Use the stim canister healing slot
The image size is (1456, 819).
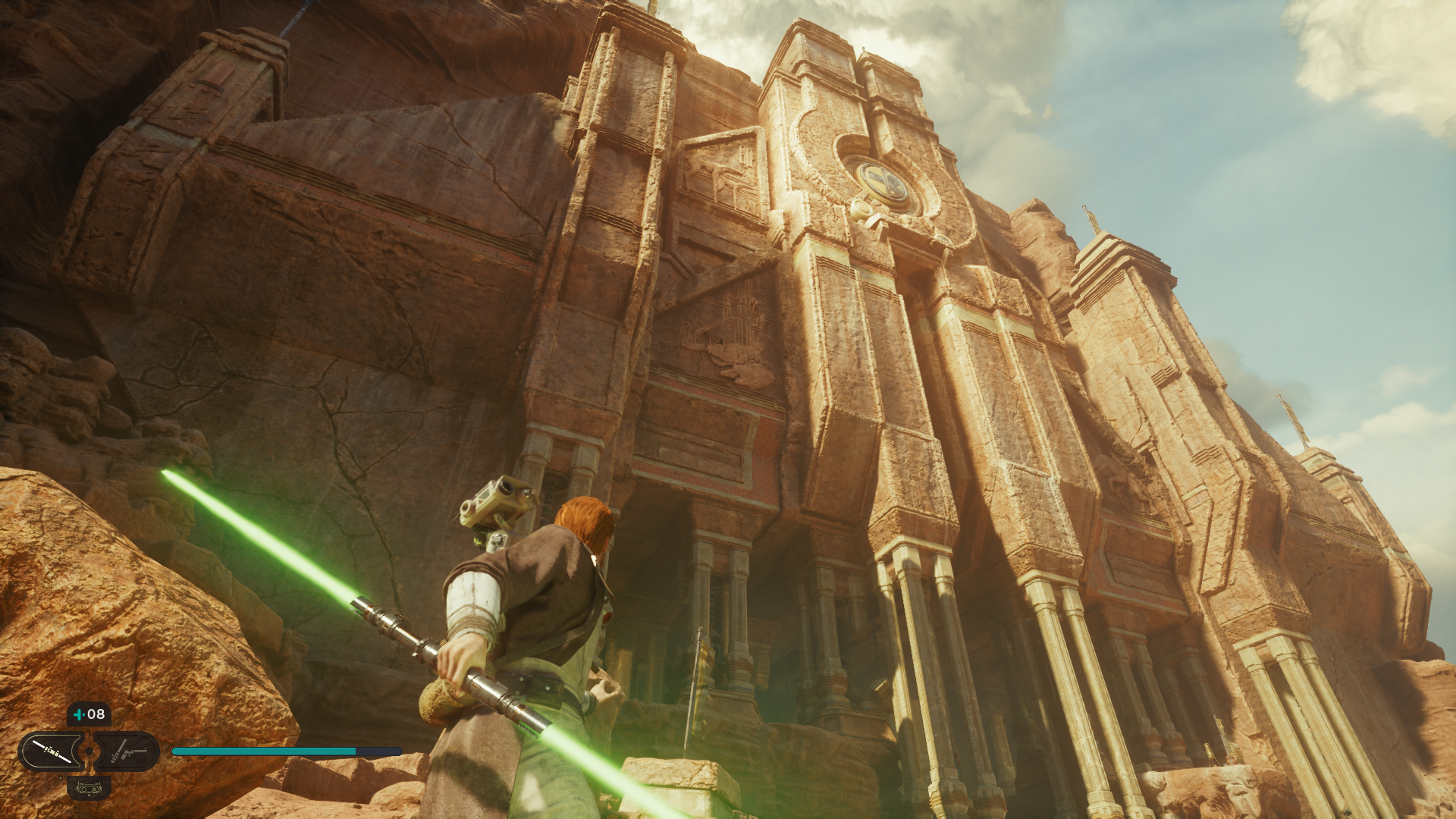(x=89, y=714)
